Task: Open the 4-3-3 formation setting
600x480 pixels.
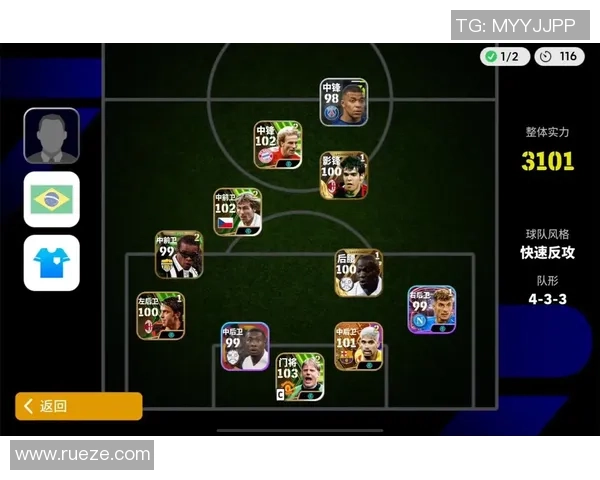Action: 548,298
